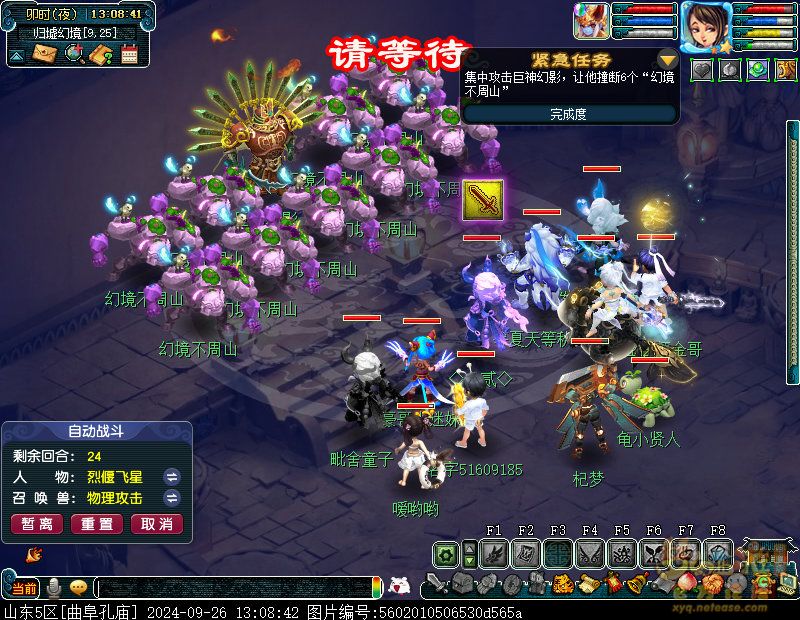
Task: Select the green orb buff icon
Action: [759, 69]
